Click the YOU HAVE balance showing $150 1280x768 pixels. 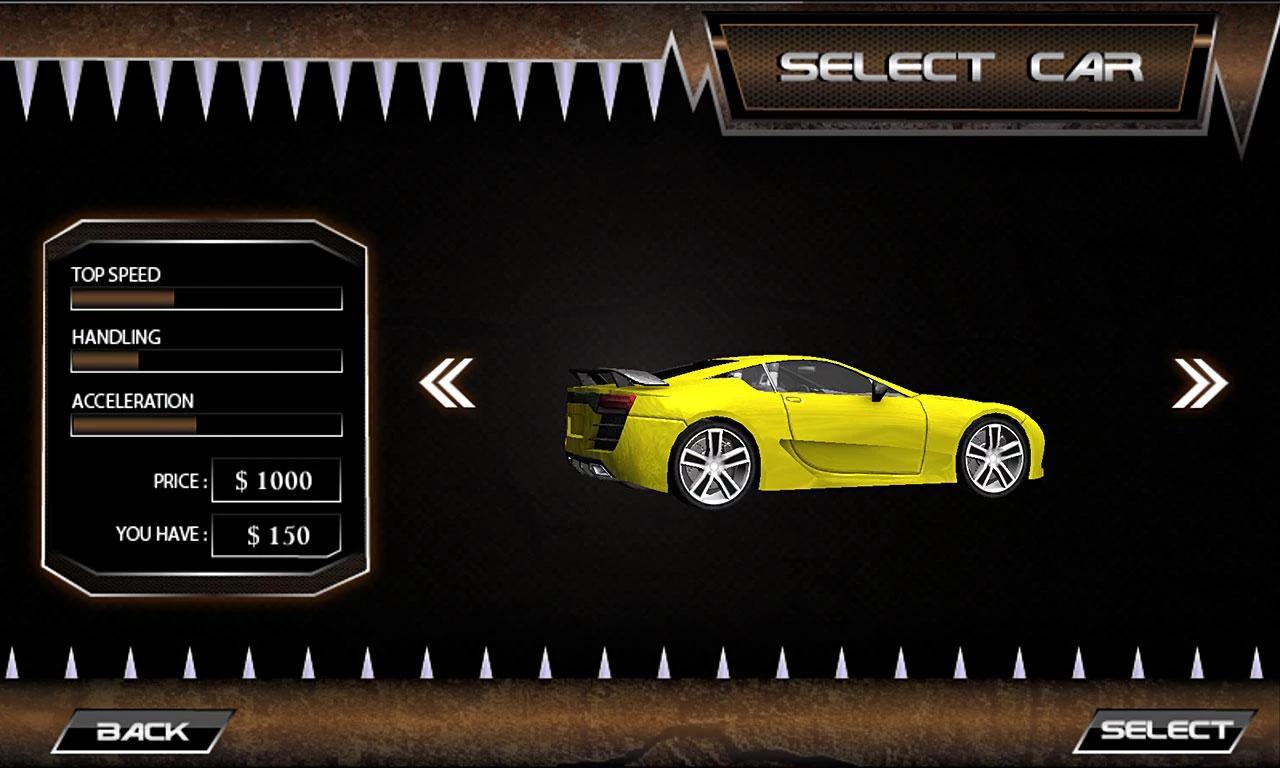coord(275,537)
